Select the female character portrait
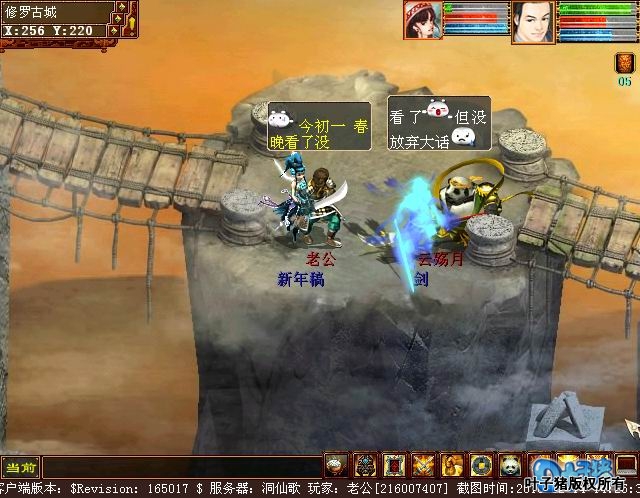Viewport: 640px width, 498px height. coord(422,19)
